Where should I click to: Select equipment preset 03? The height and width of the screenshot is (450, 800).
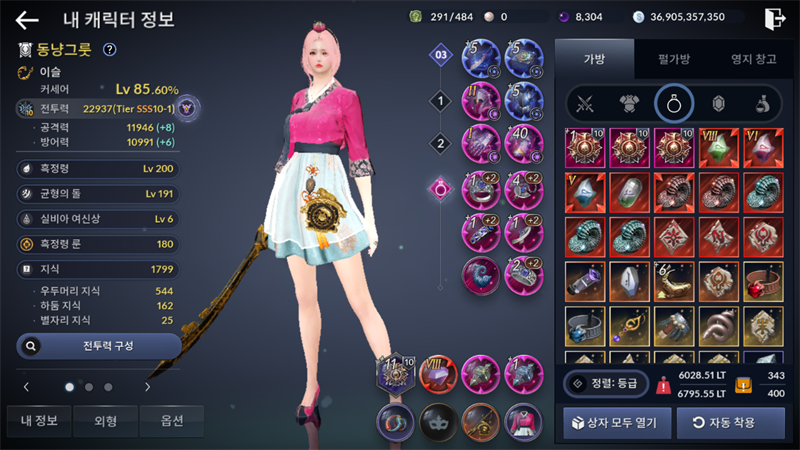click(x=439, y=55)
